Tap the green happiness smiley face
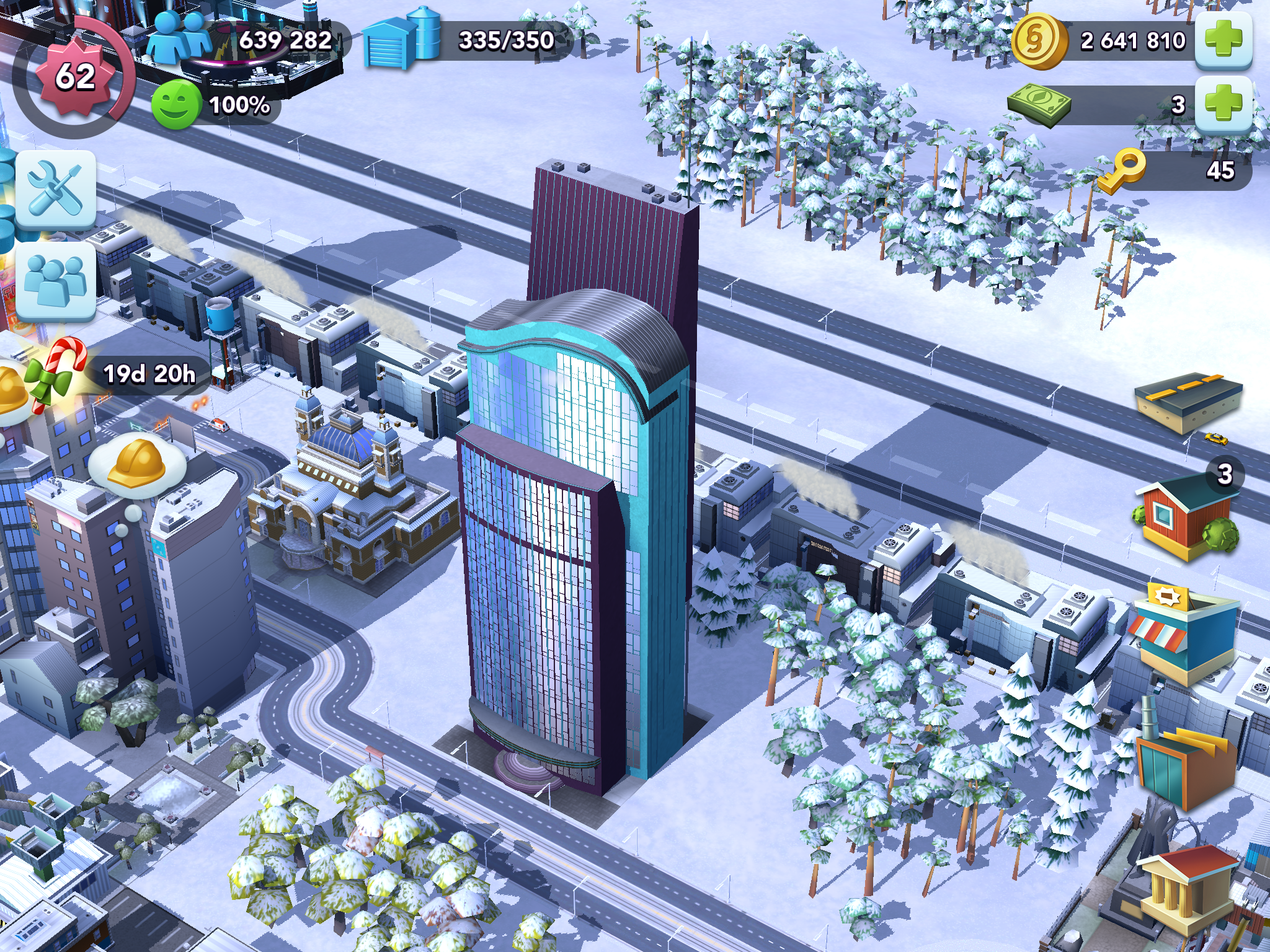This screenshot has width=1270, height=952. pyautogui.click(x=176, y=104)
